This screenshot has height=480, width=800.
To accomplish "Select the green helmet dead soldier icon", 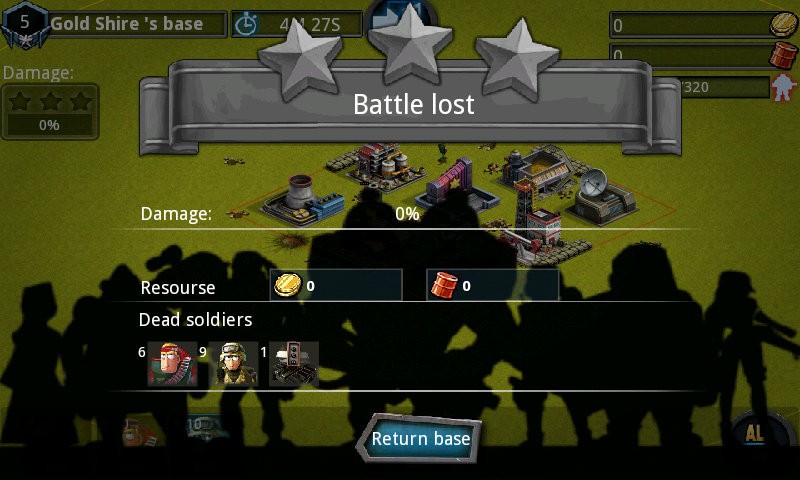I will pos(235,364).
